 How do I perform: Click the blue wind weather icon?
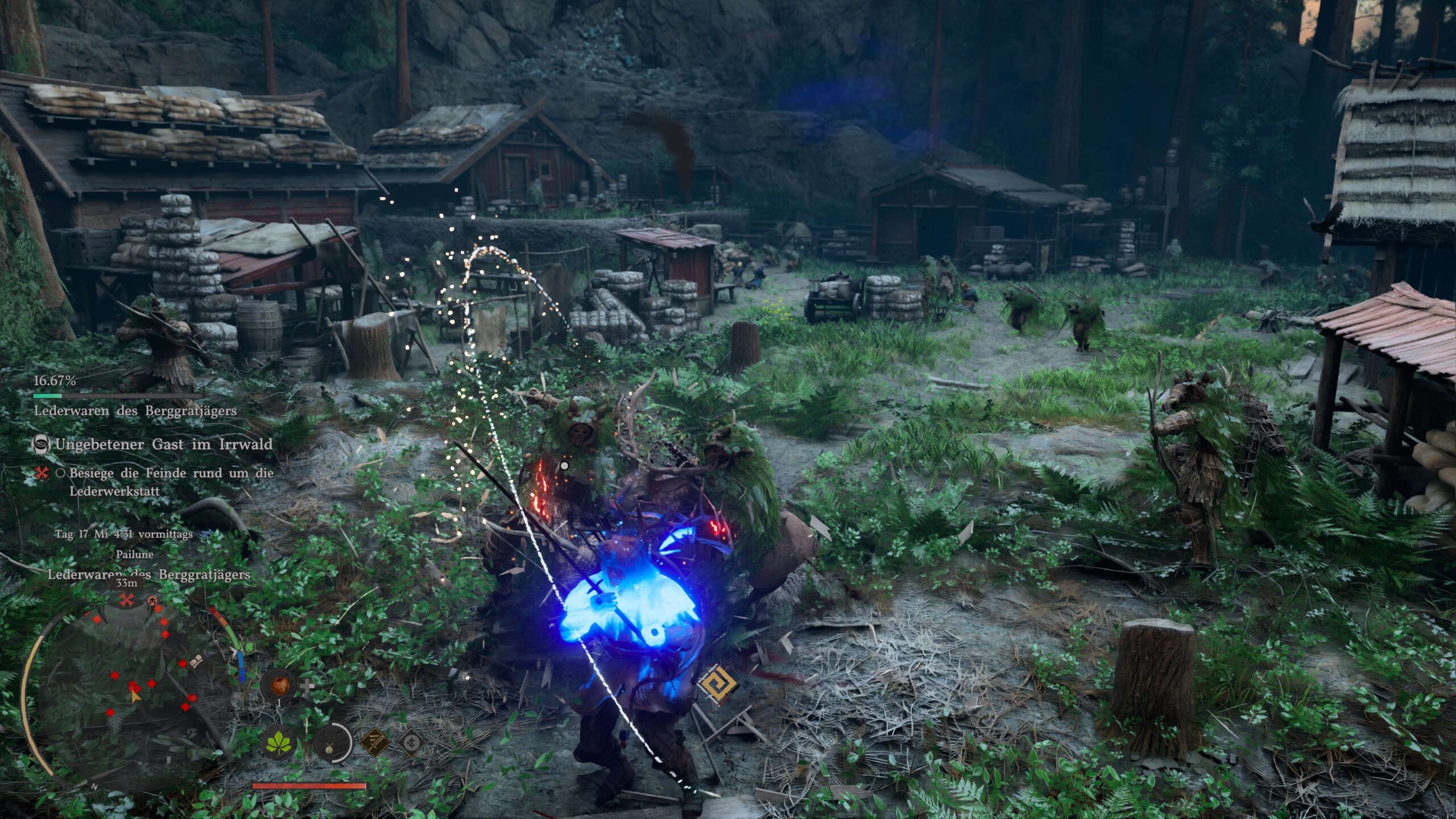pos(206,534)
